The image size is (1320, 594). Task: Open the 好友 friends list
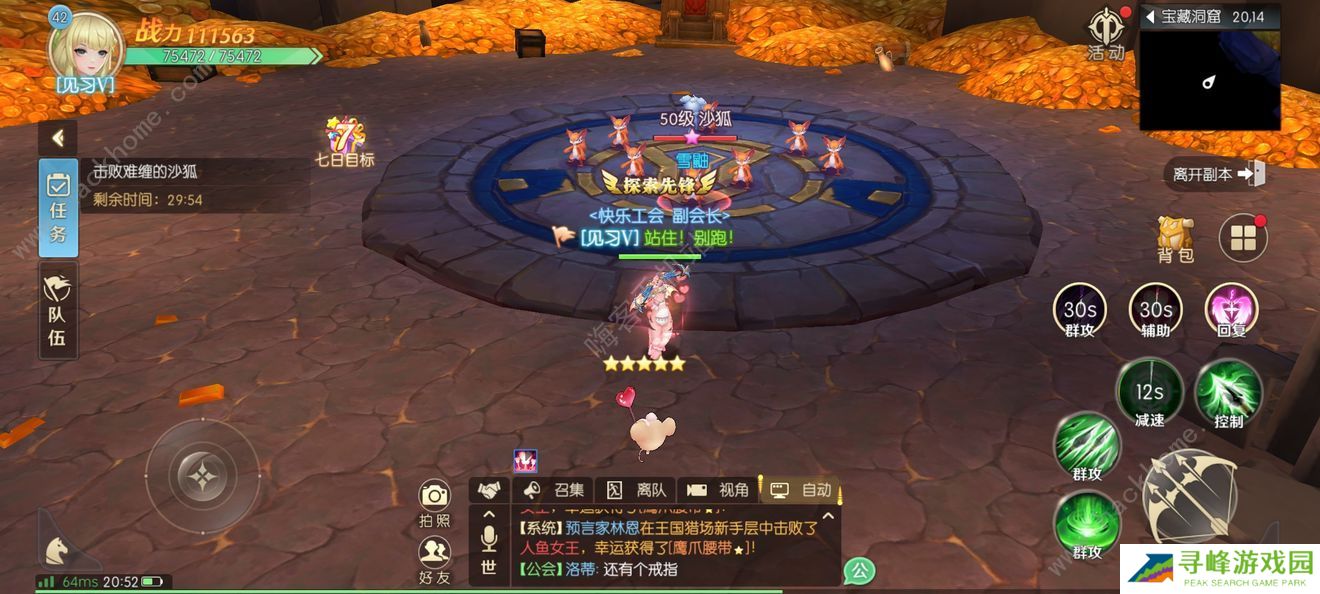pos(435,559)
